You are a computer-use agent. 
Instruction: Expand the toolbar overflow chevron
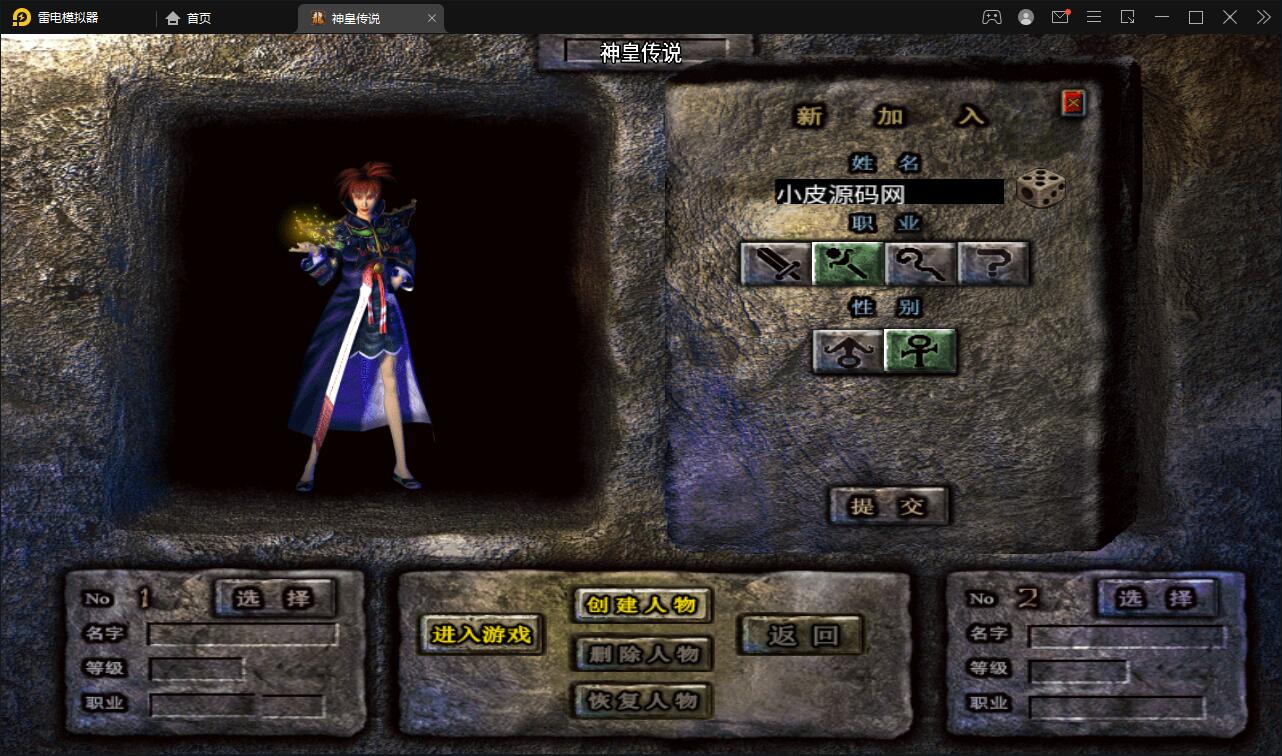tap(1262, 17)
